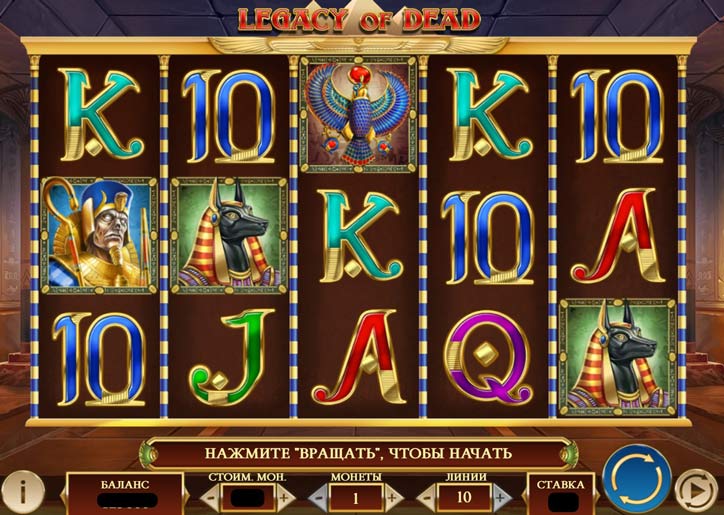Open the info paytable button
Image resolution: width=724 pixels, height=515 pixels.
[x=22, y=489]
